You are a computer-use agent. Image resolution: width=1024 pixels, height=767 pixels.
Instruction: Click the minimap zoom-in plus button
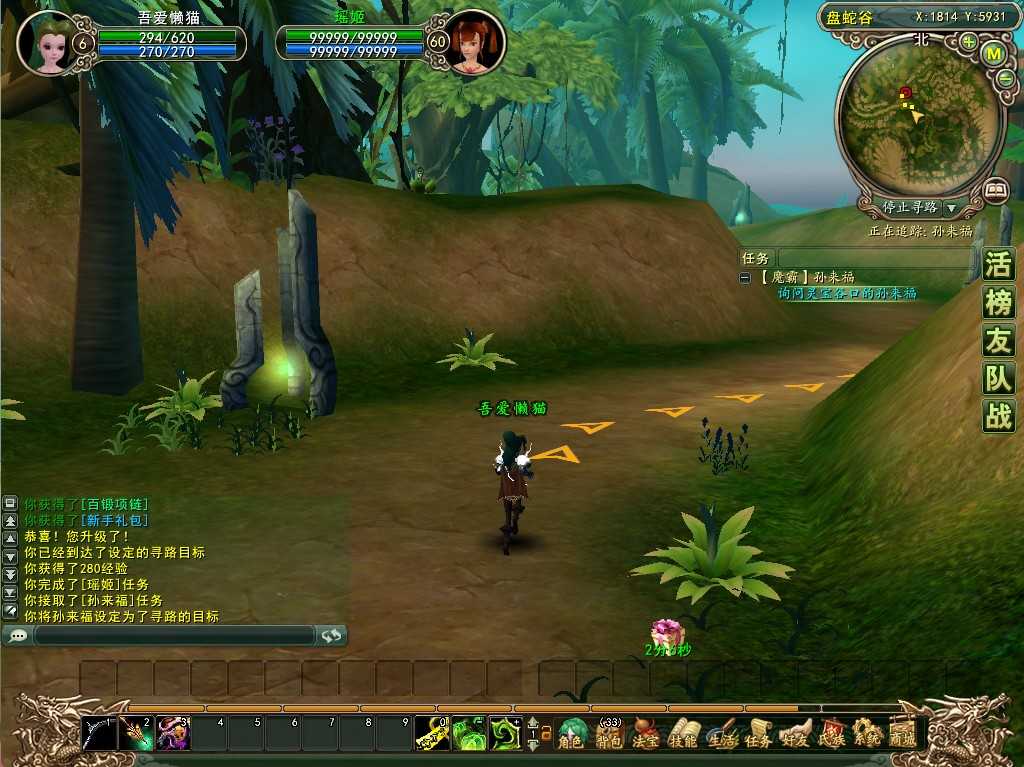click(x=968, y=42)
